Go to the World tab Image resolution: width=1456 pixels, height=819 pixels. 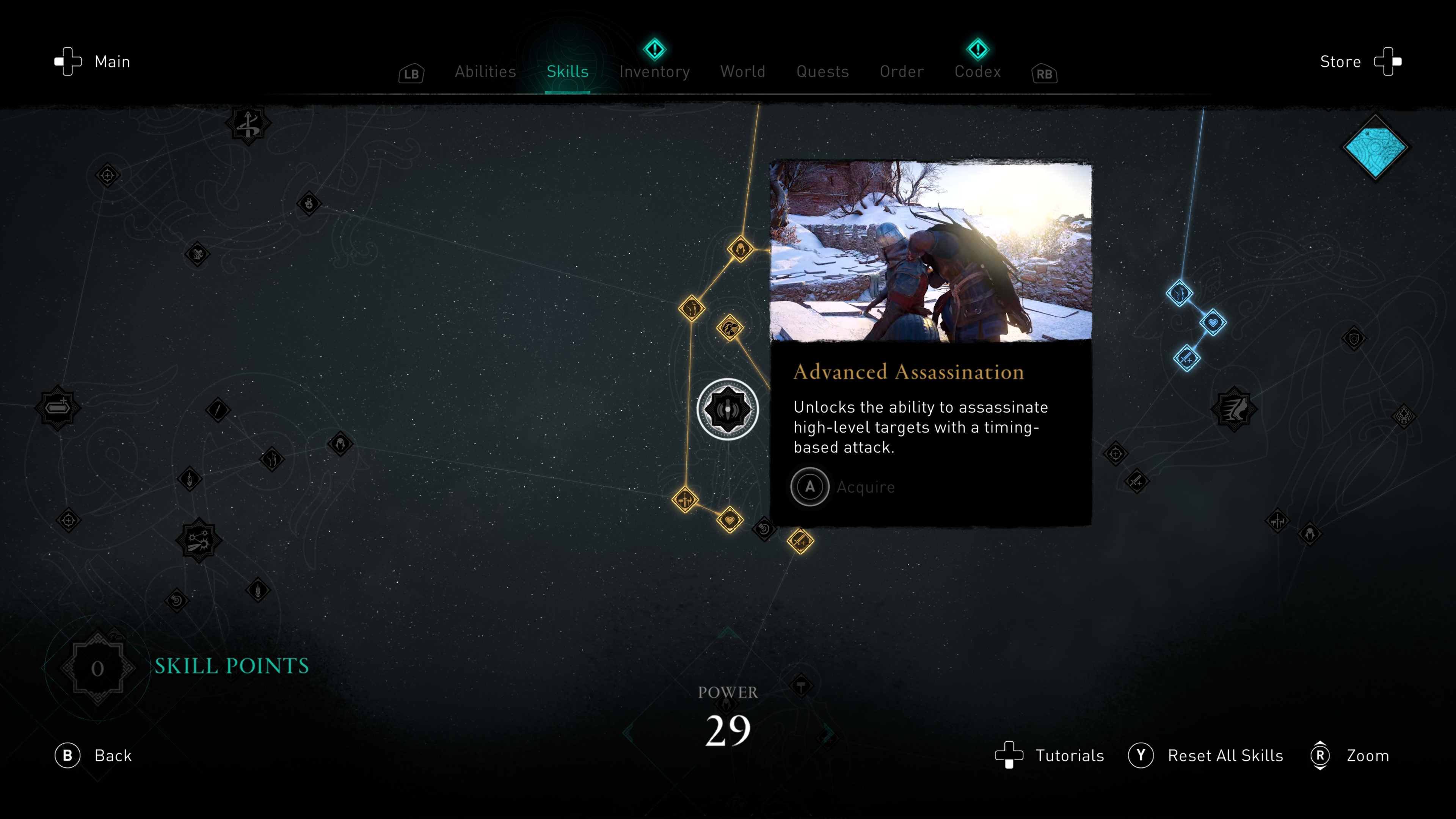coord(743,72)
